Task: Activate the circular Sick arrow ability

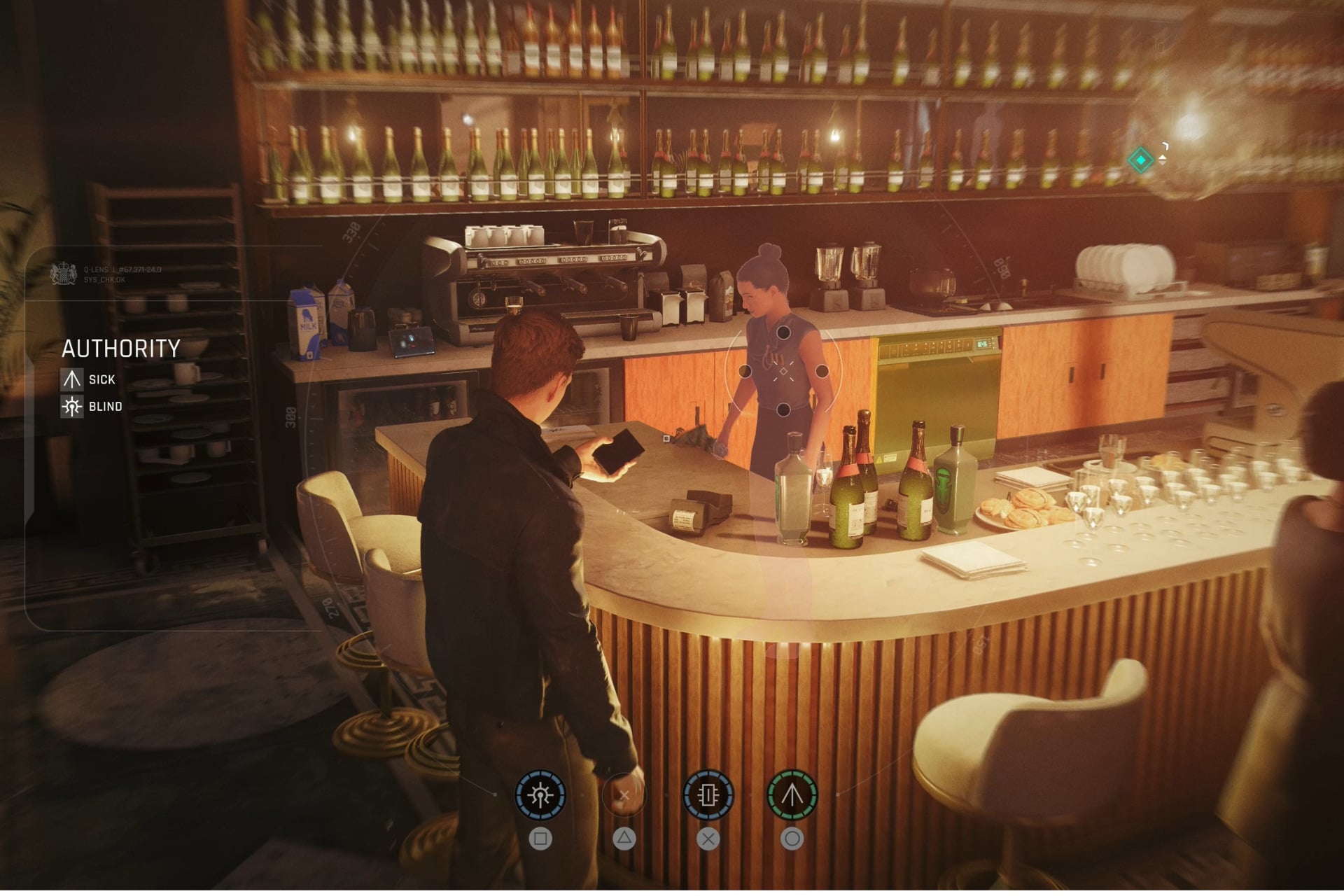Action: coord(792,795)
